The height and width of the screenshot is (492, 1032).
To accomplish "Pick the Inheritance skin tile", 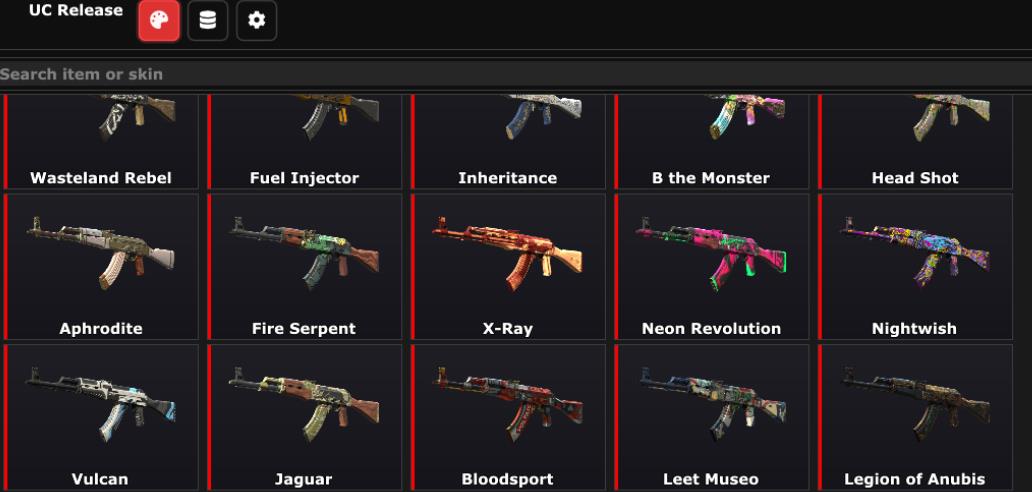I will (508, 142).
